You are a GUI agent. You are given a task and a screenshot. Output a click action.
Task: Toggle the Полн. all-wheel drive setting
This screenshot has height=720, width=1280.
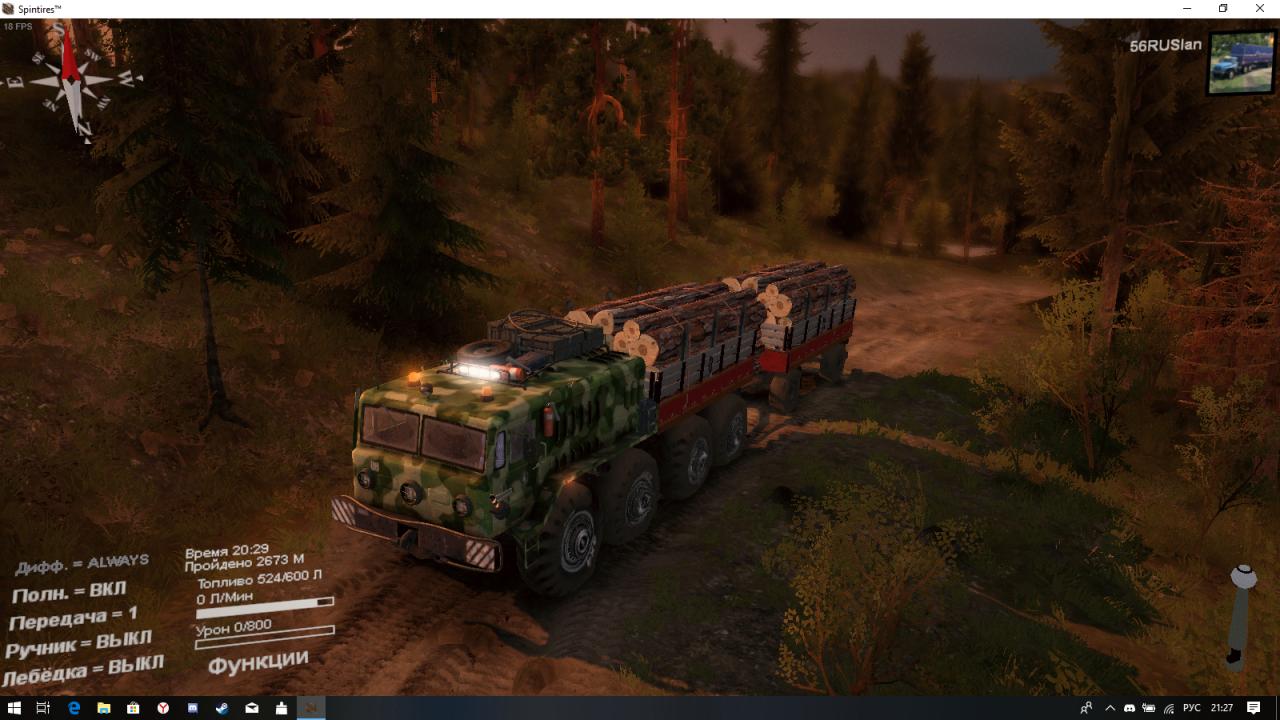[x=69, y=593]
